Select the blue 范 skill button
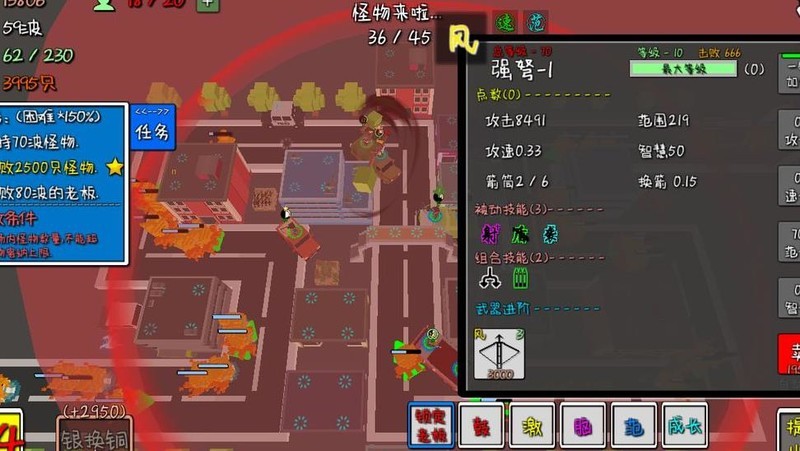The image size is (800, 451). click(x=633, y=427)
